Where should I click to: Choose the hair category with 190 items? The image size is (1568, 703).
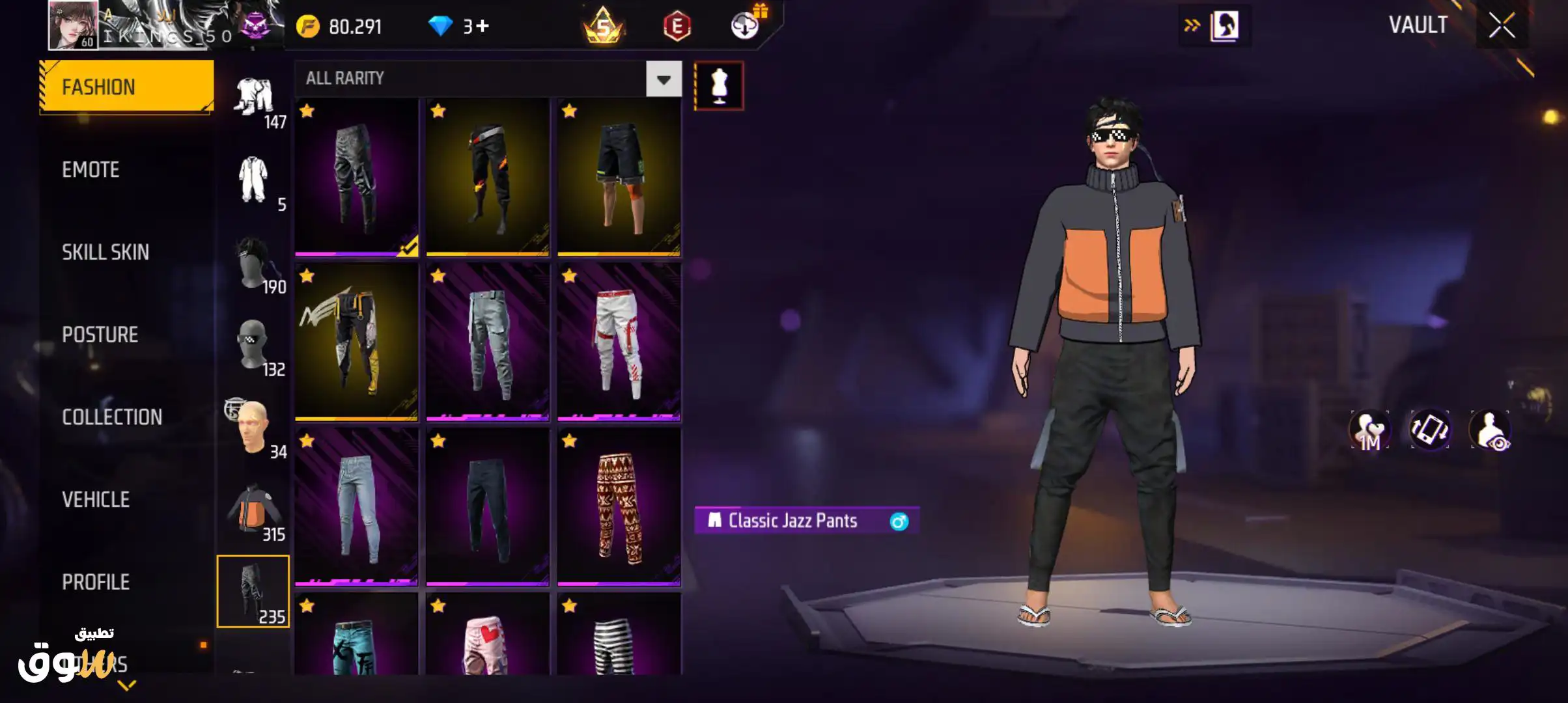tap(254, 264)
